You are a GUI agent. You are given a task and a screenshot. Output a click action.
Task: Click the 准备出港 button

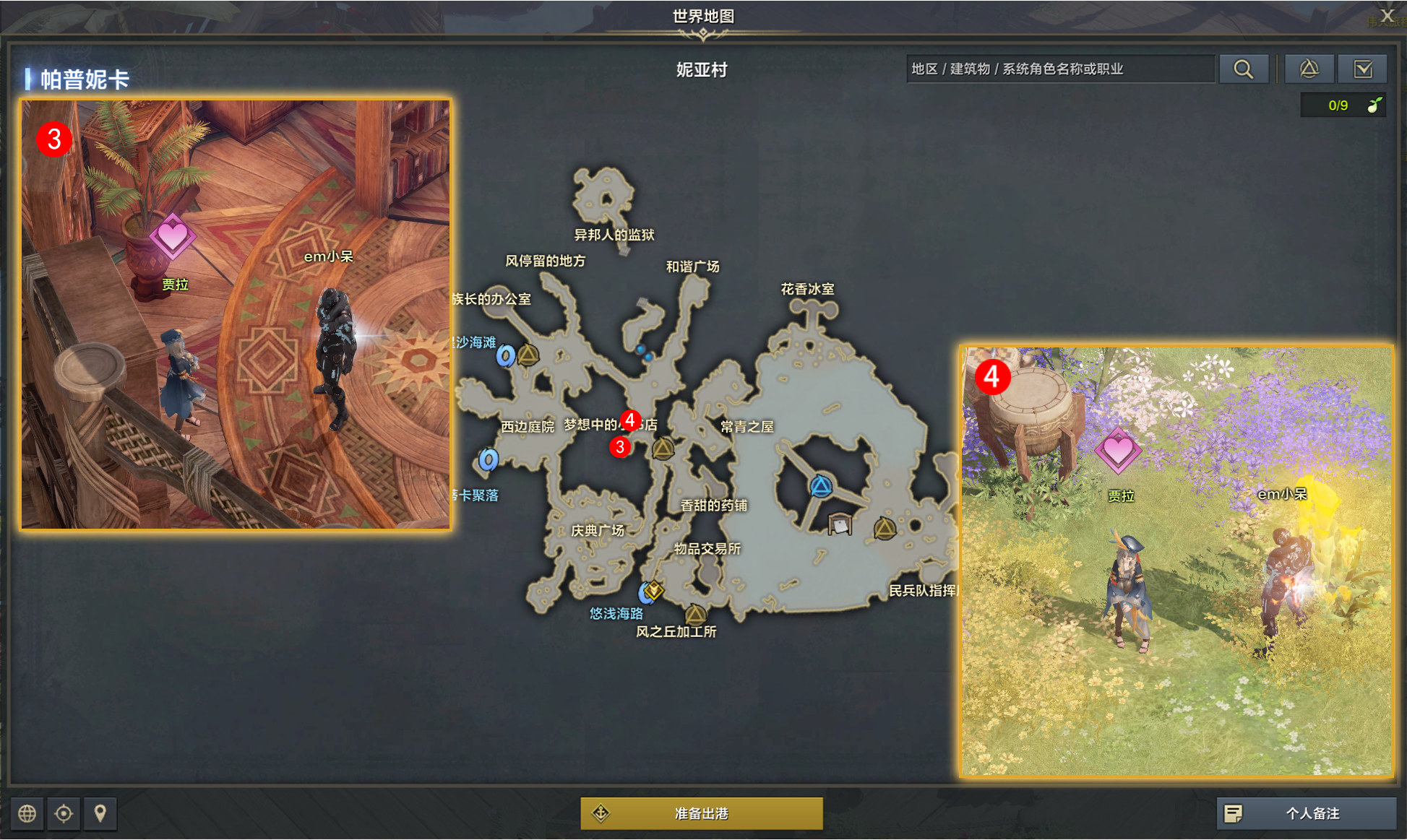(x=701, y=813)
